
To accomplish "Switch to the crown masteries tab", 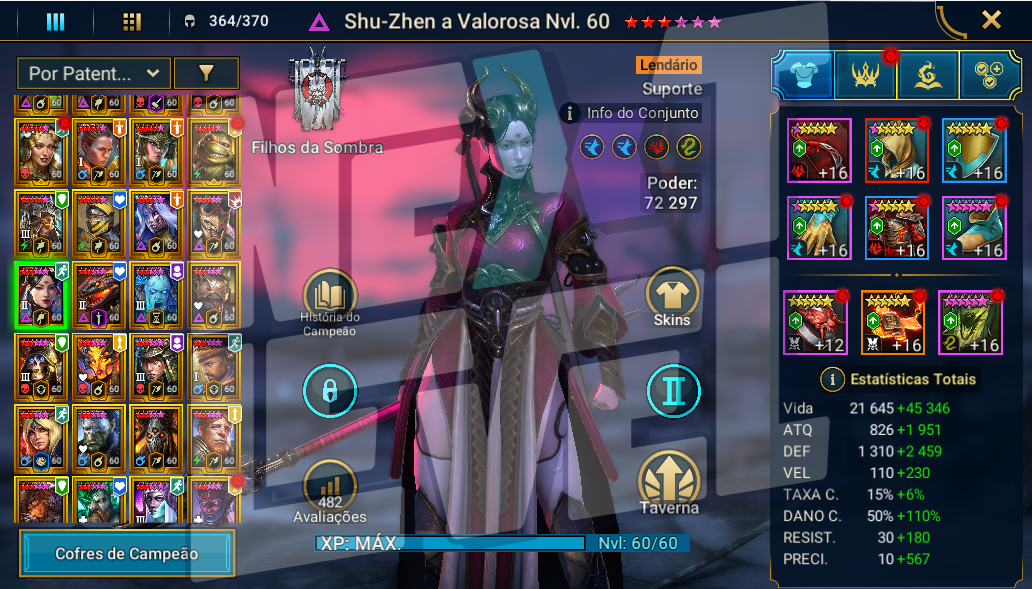I will (x=865, y=76).
